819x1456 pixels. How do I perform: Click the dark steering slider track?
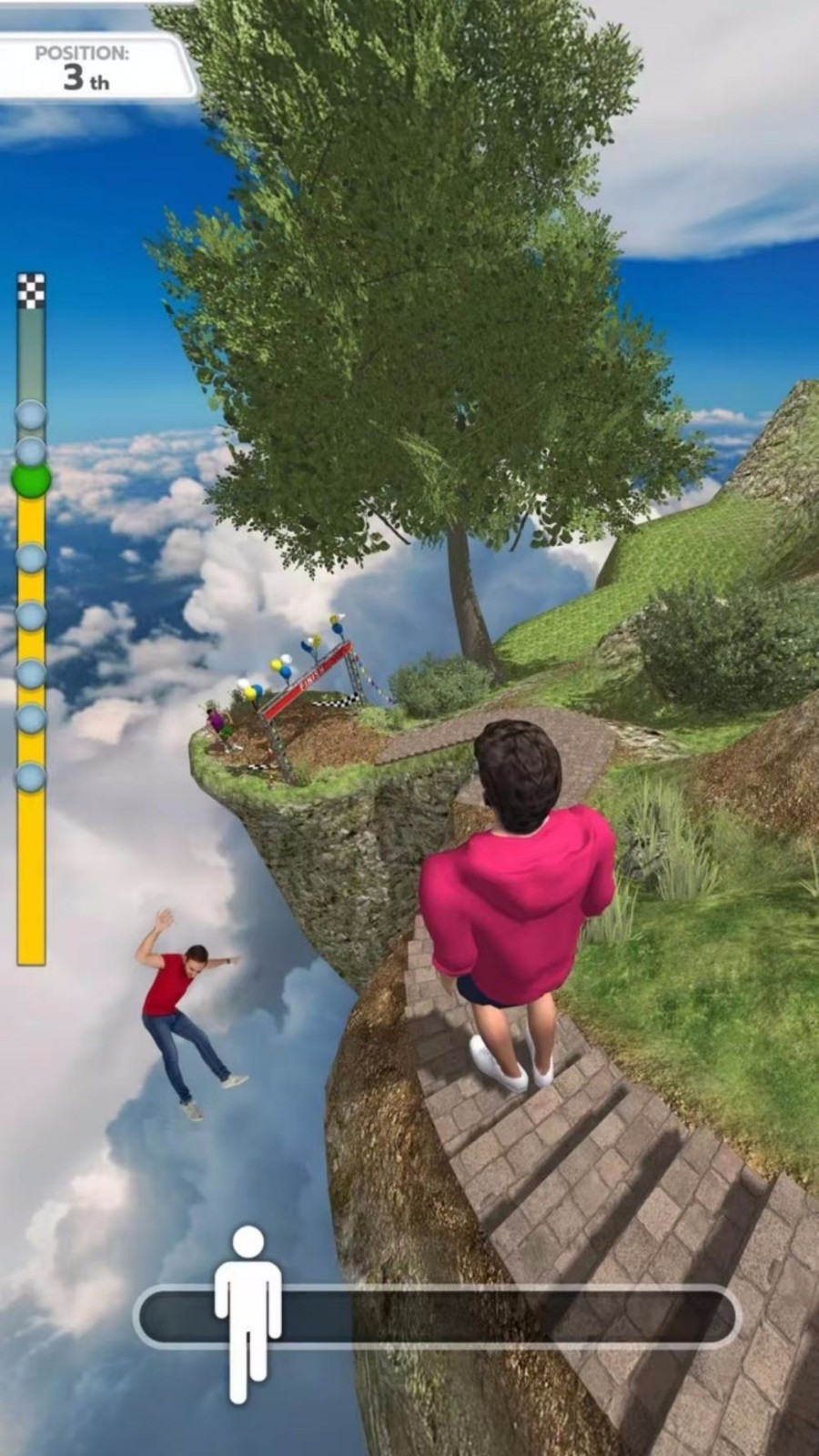tap(510, 1316)
